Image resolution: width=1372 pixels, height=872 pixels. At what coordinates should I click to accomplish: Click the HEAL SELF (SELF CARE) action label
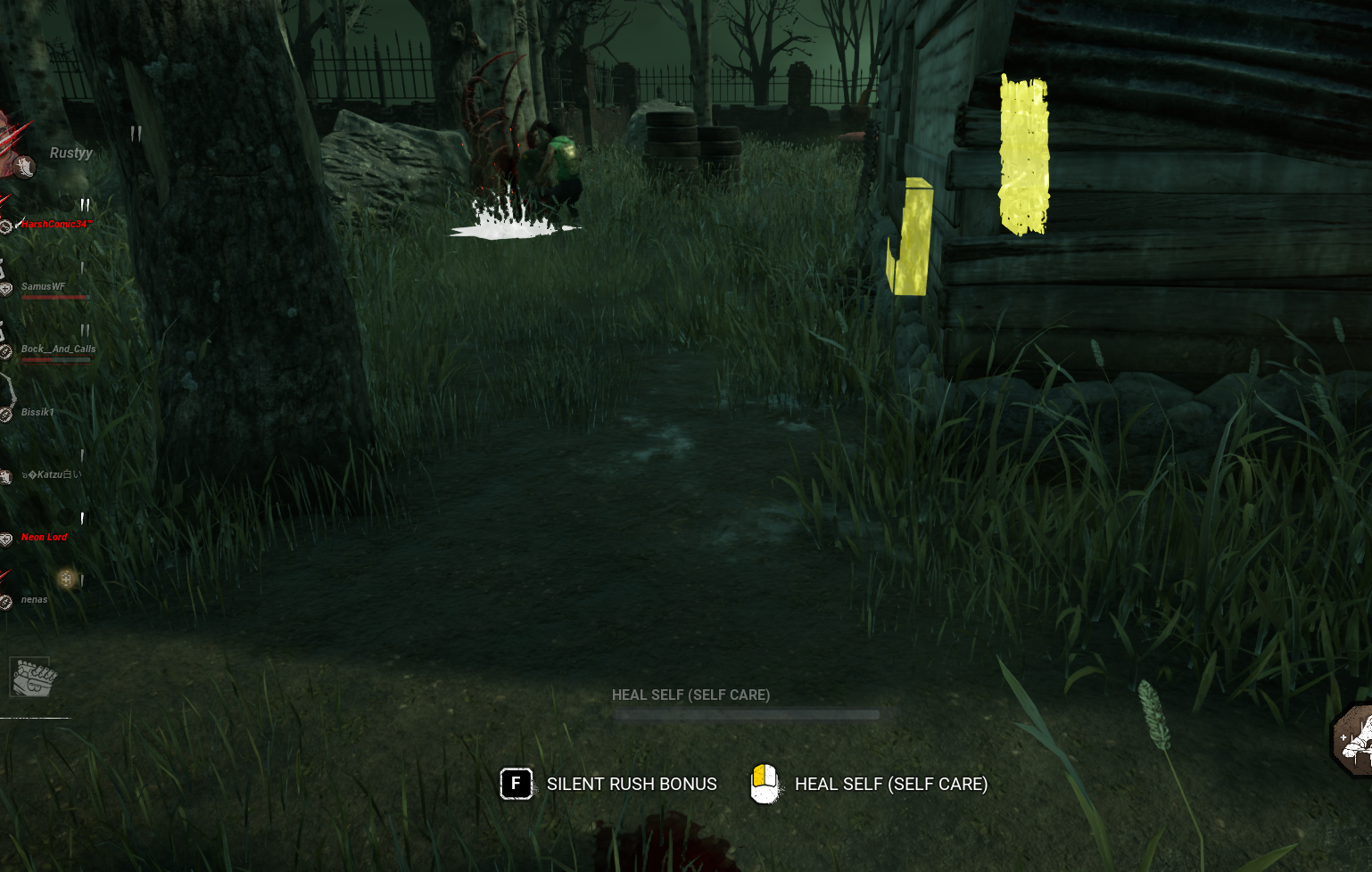pos(891,785)
